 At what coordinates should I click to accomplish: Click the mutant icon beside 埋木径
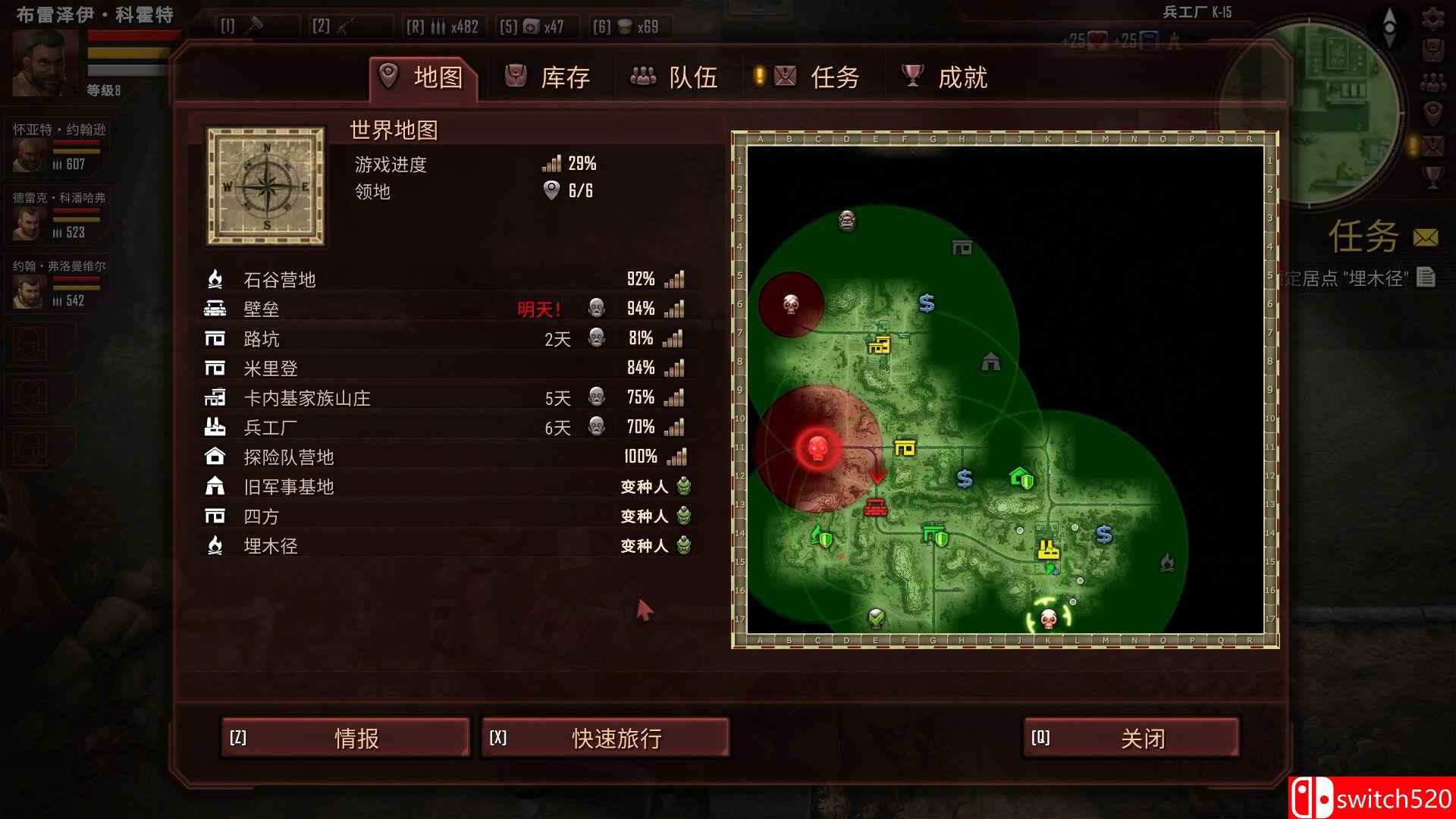pos(683,545)
